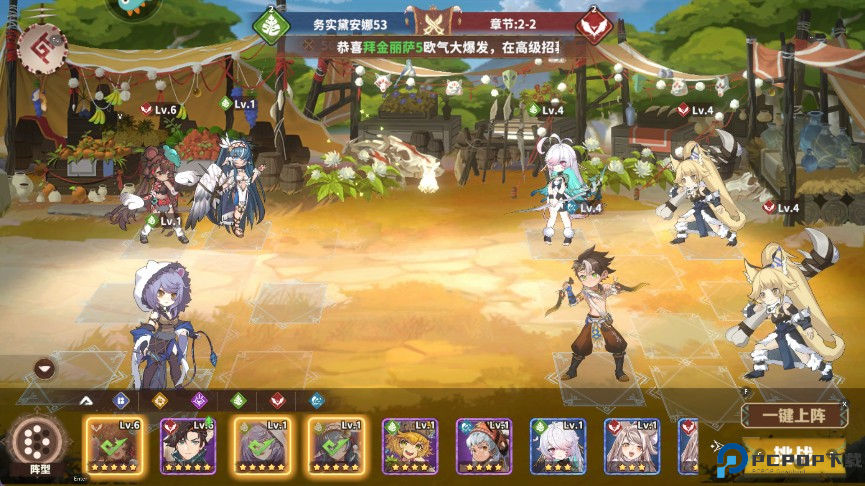Pick the white-haired red-hat hero card
Viewport: 865px width, 486px height.
tap(484, 445)
